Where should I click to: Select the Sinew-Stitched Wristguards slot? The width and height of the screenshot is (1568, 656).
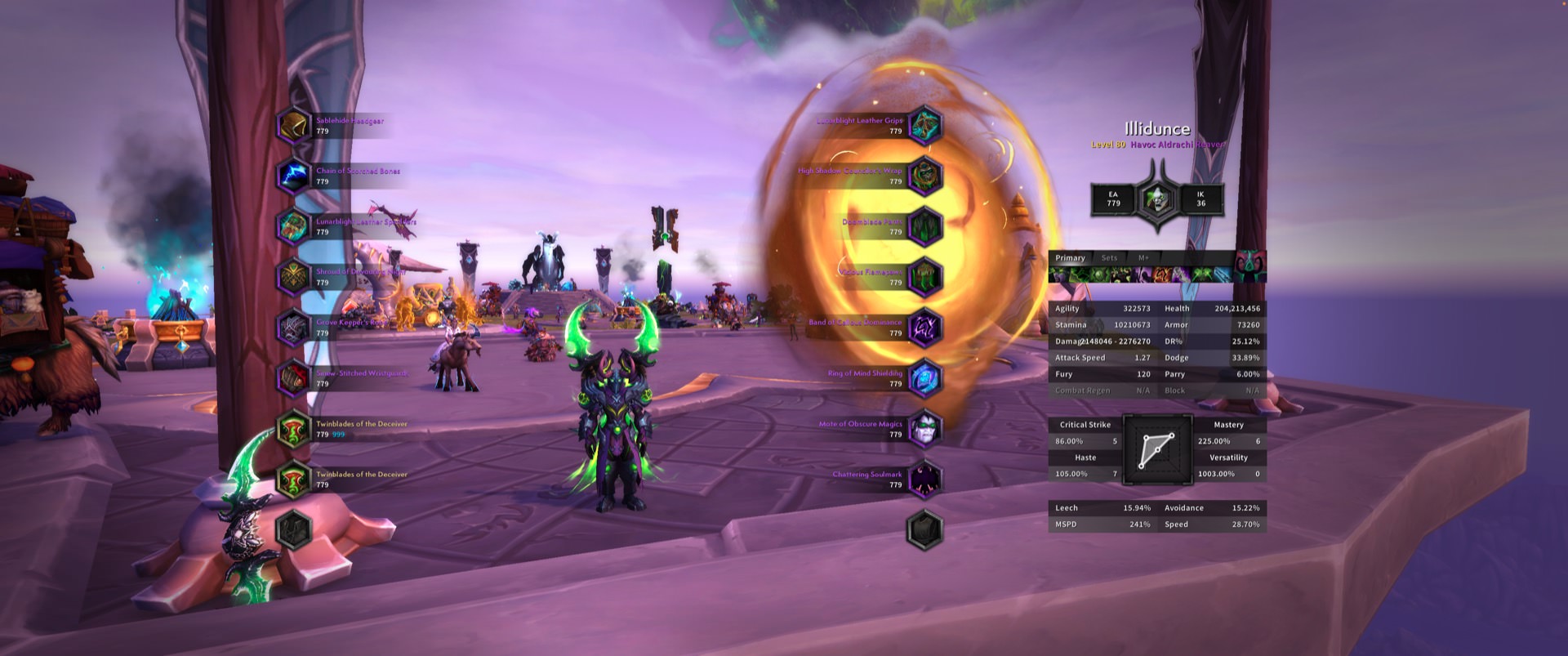tap(294, 378)
